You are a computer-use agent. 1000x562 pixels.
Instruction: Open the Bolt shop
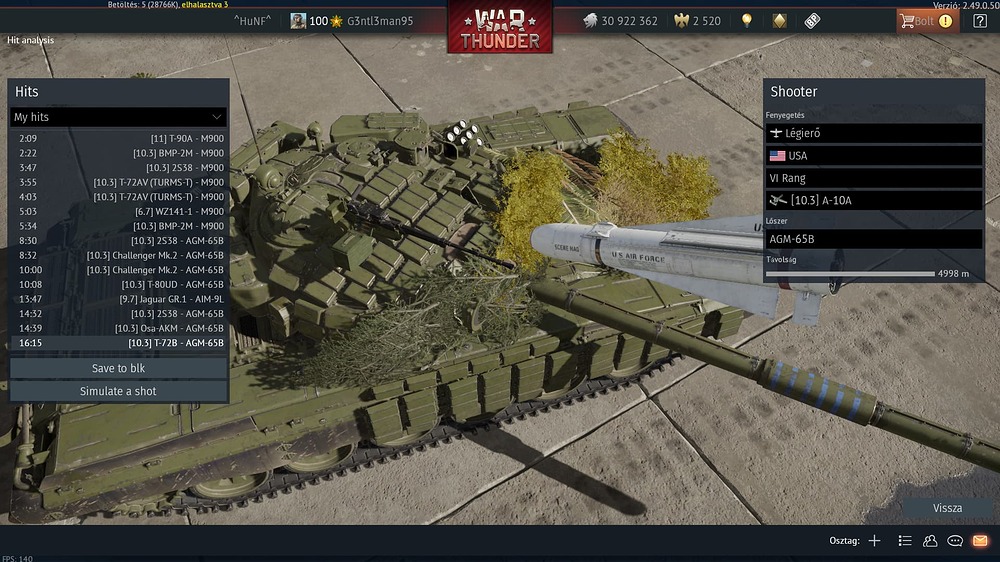[x=924, y=21]
